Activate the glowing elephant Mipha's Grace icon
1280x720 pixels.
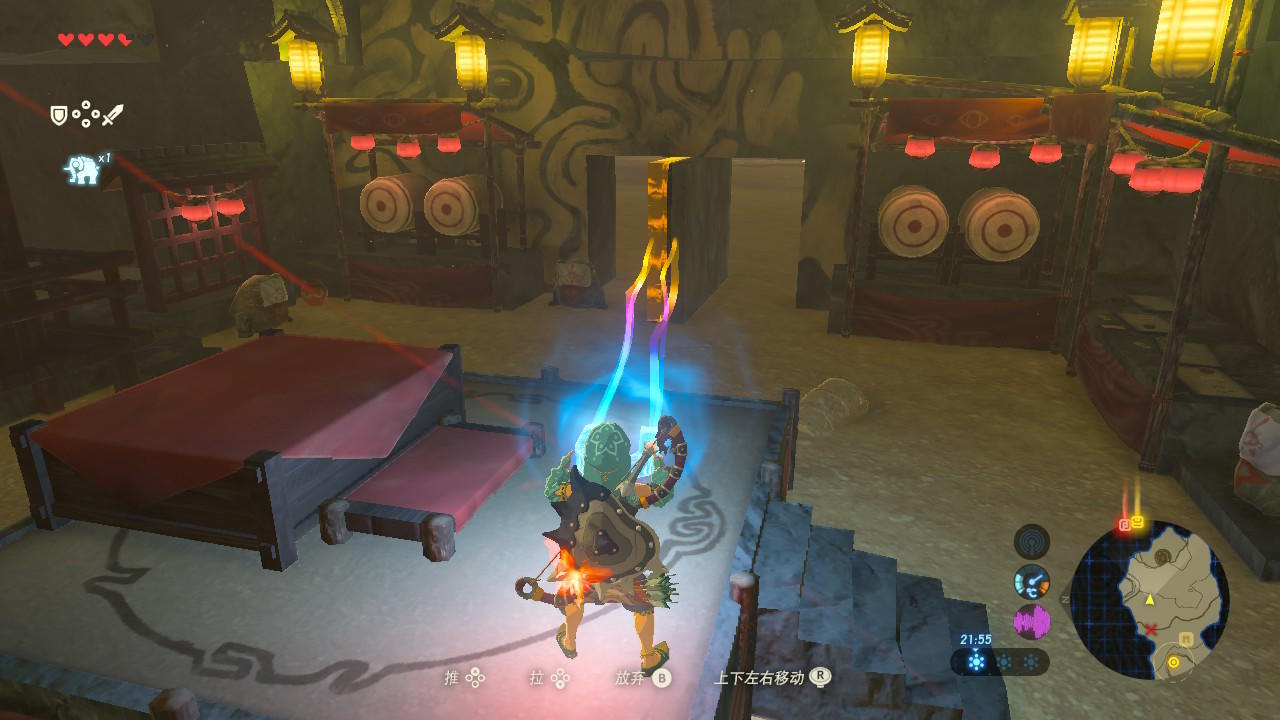pyautogui.click(x=82, y=170)
